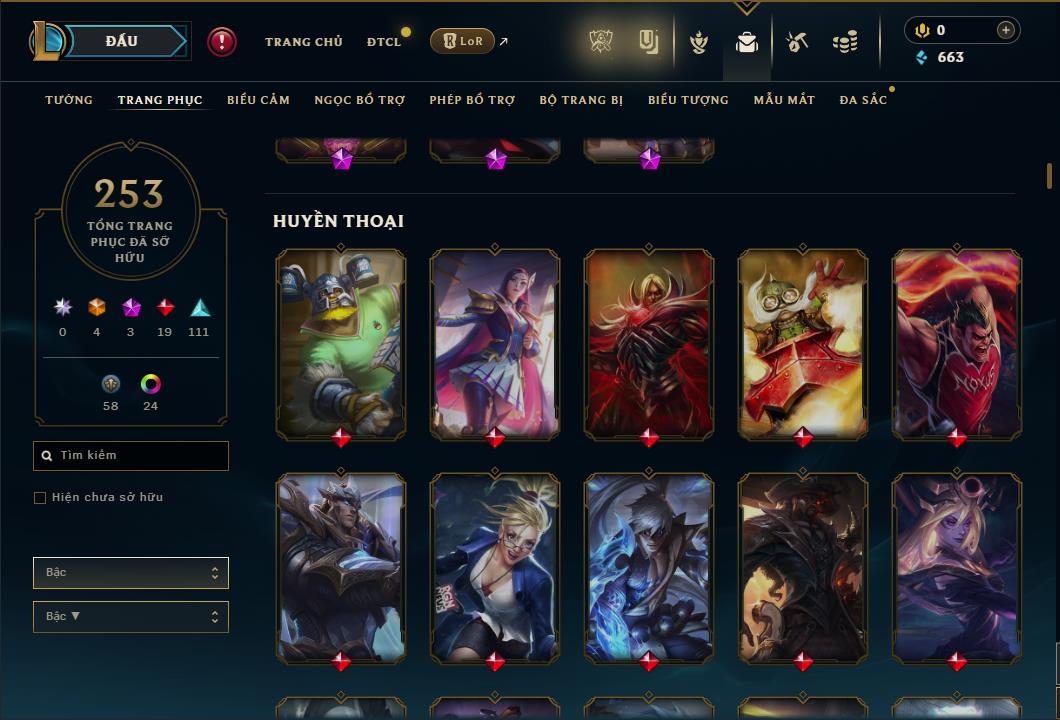Screen dimensions: 1060x720
Task: Switch to the TƯỚNG tab
Action: point(69,100)
